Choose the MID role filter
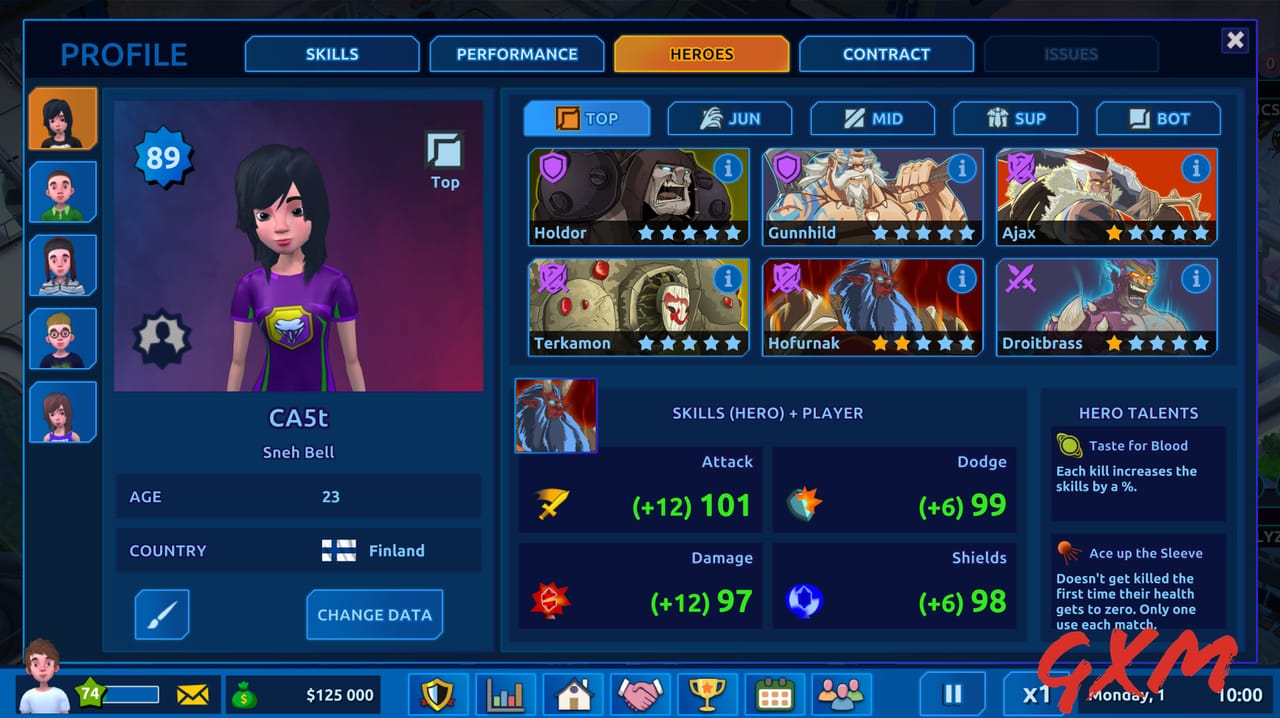 pyautogui.click(x=872, y=119)
